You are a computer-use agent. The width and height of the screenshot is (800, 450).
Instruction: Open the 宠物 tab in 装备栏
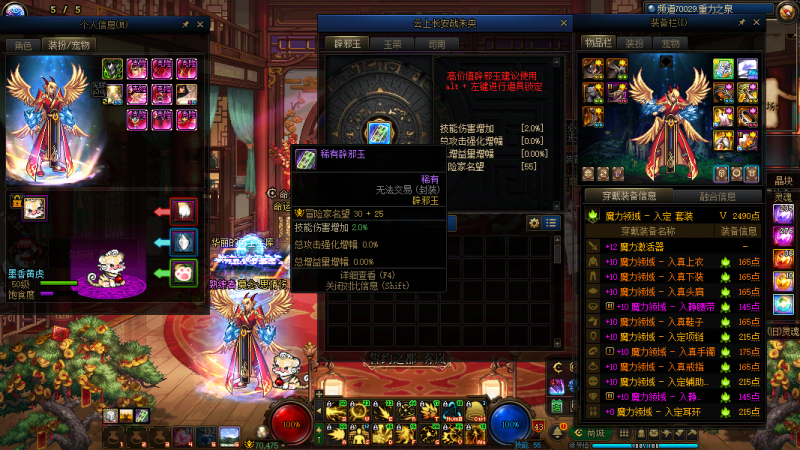pos(671,43)
